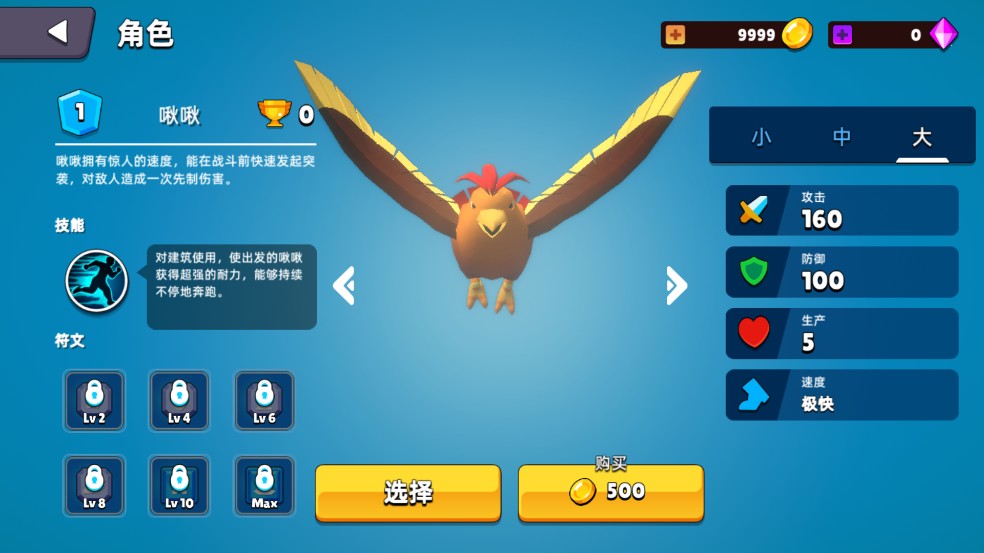Buy the character for 500 coins
The image size is (984, 553).
610,492
